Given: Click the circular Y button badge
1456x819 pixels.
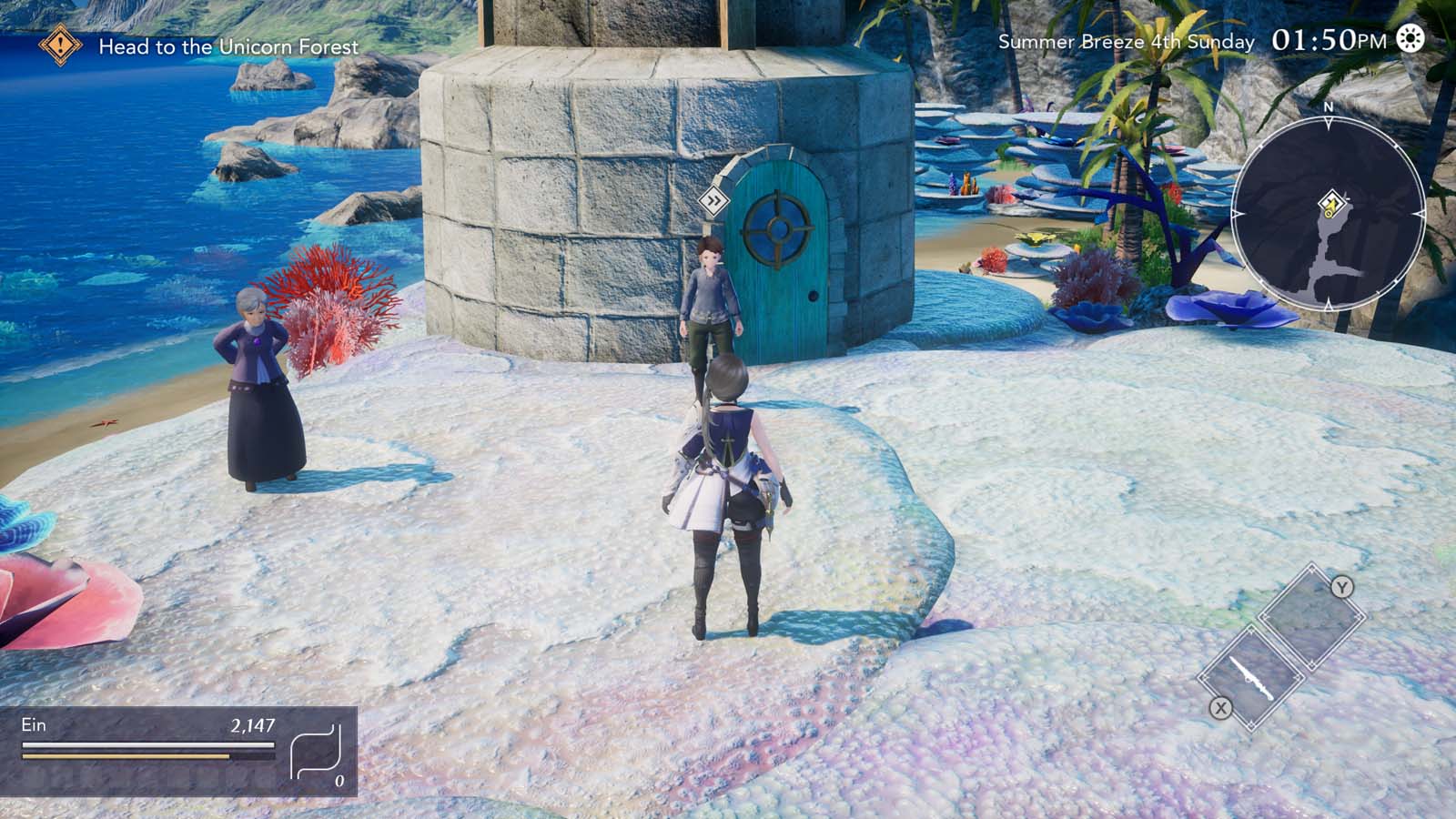Looking at the screenshot, I should click(1341, 586).
